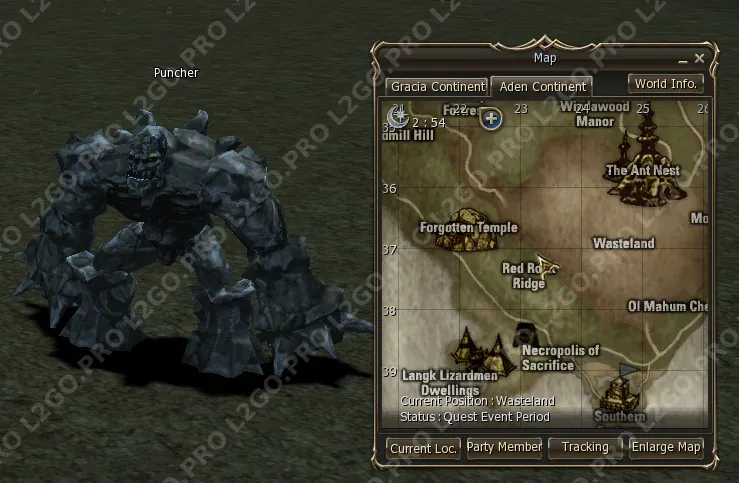Enlarge the map view
The width and height of the screenshot is (739, 483).
pyautogui.click(x=666, y=447)
